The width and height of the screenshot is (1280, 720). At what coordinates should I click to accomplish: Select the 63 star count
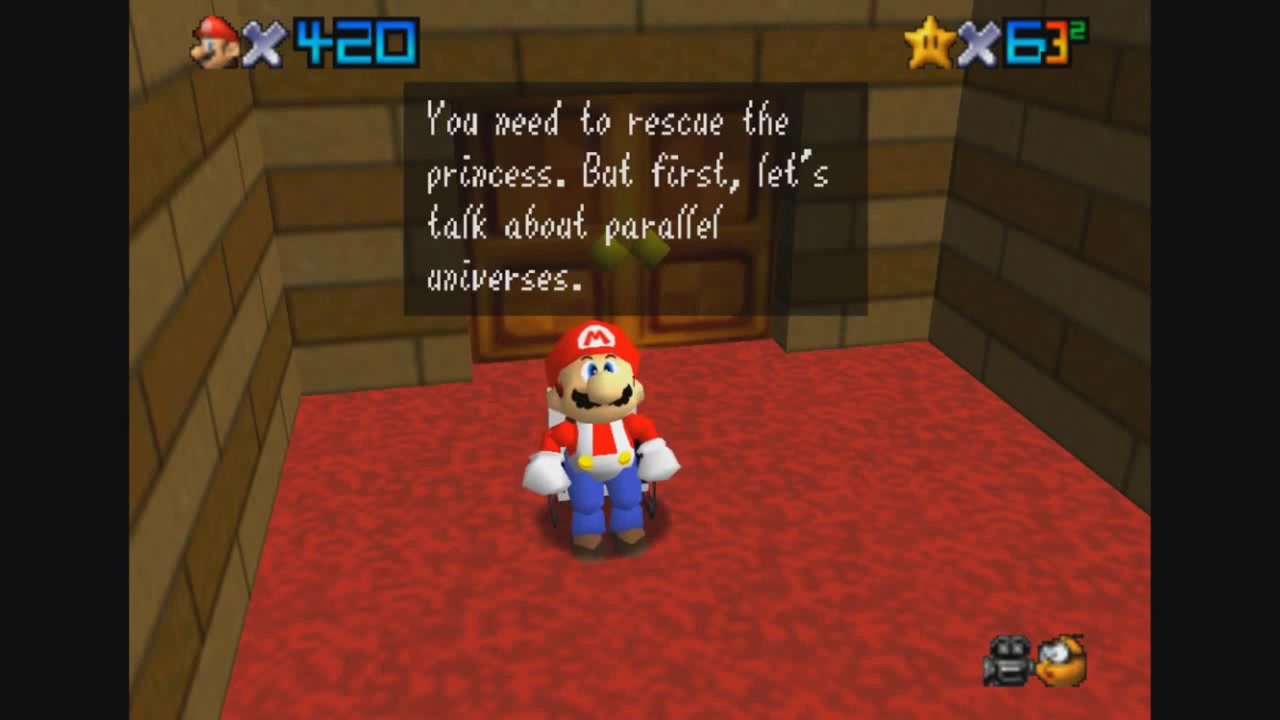coord(1035,38)
